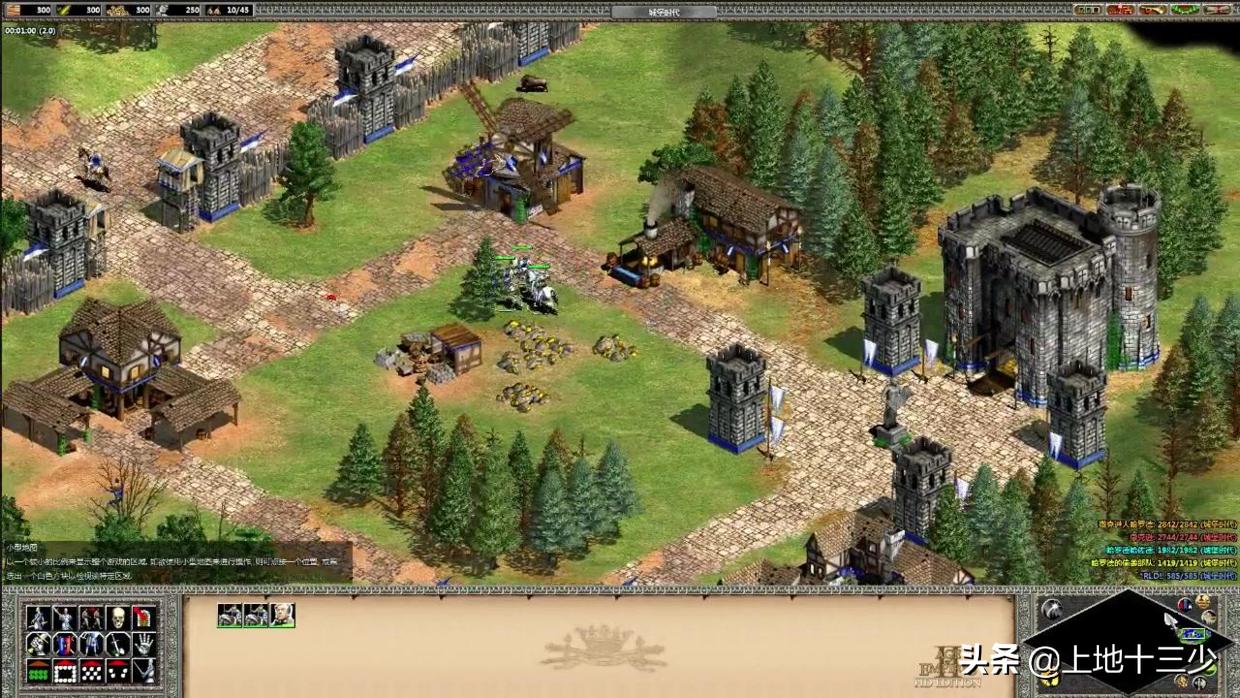Select the hollow box formation icon

(x=65, y=671)
